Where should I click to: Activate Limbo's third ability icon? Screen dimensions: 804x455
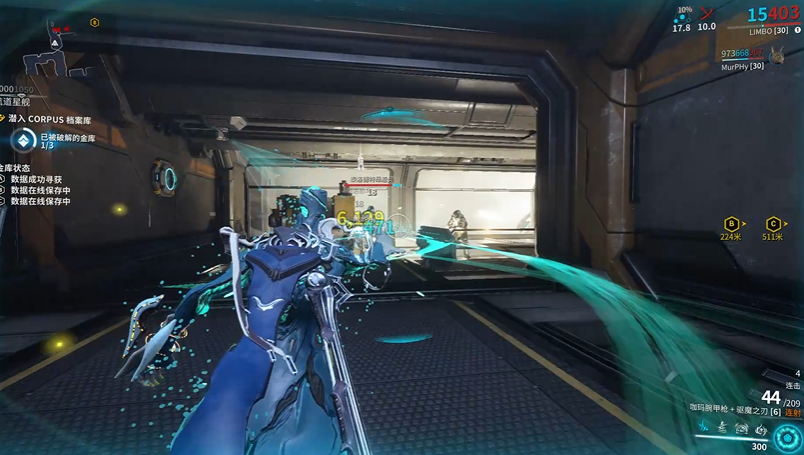coord(741,430)
